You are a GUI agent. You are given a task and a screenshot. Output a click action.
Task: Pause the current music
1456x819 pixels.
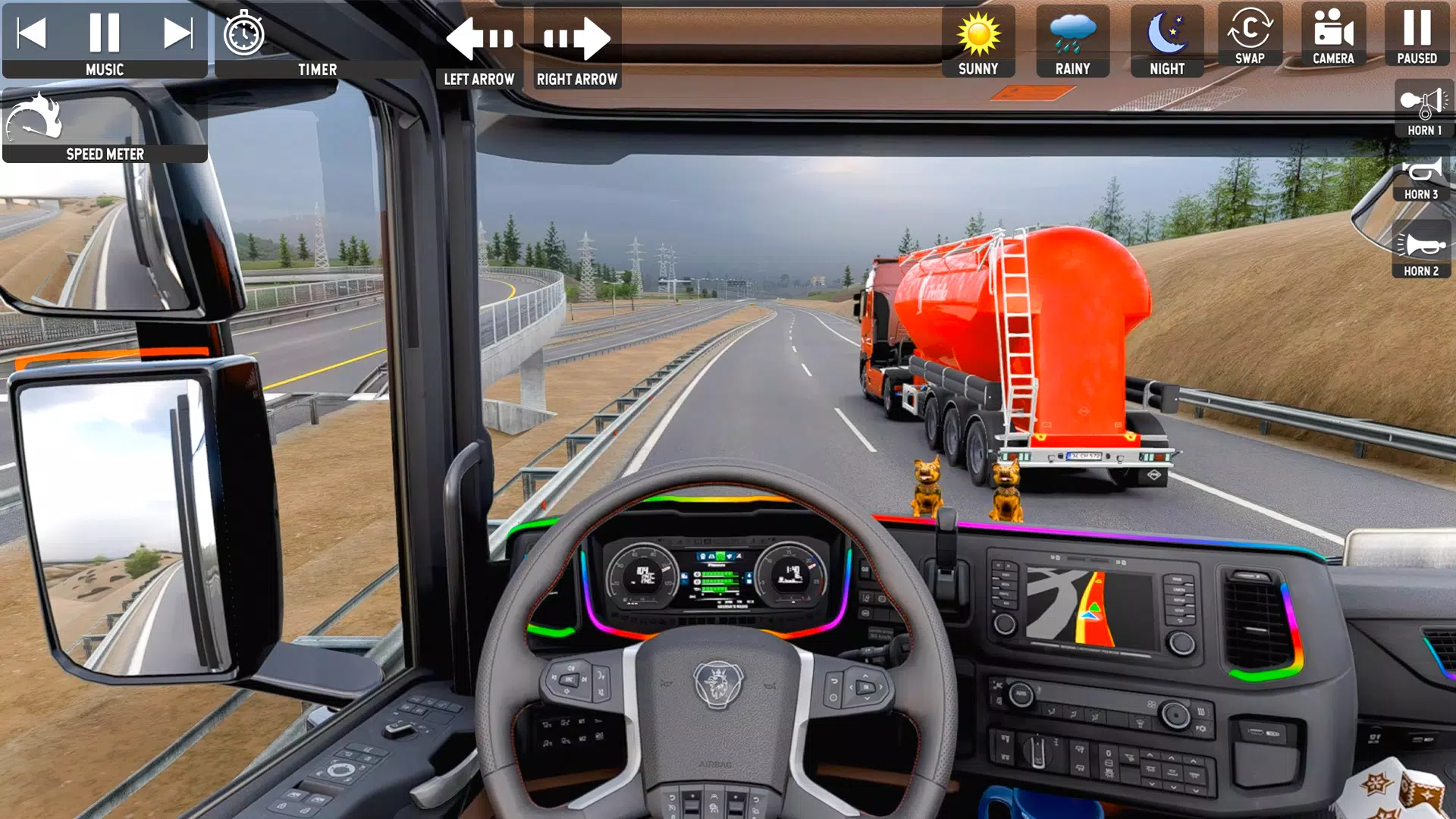pyautogui.click(x=105, y=32)
